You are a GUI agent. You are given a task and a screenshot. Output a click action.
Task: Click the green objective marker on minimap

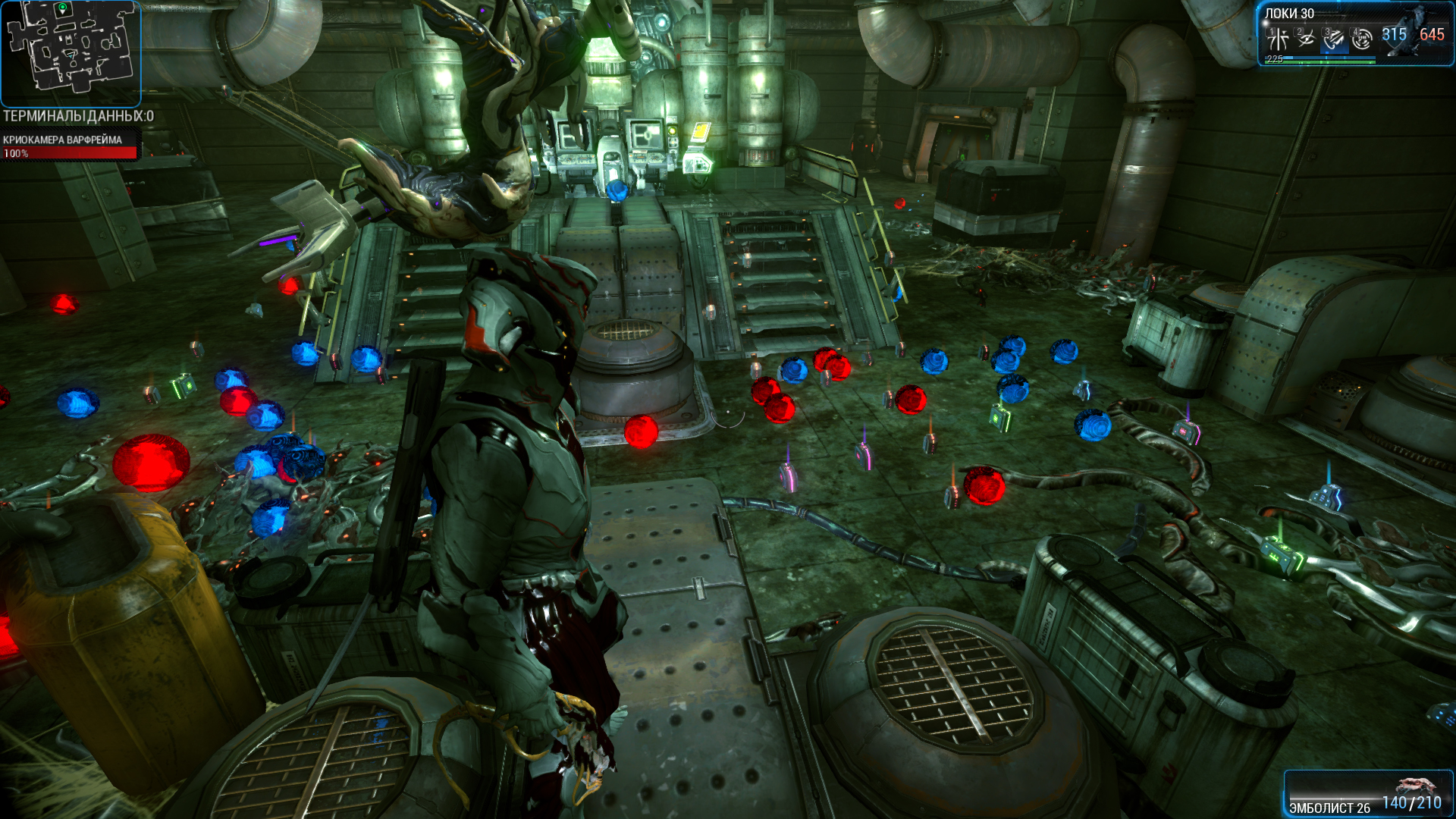coord(62,9)
